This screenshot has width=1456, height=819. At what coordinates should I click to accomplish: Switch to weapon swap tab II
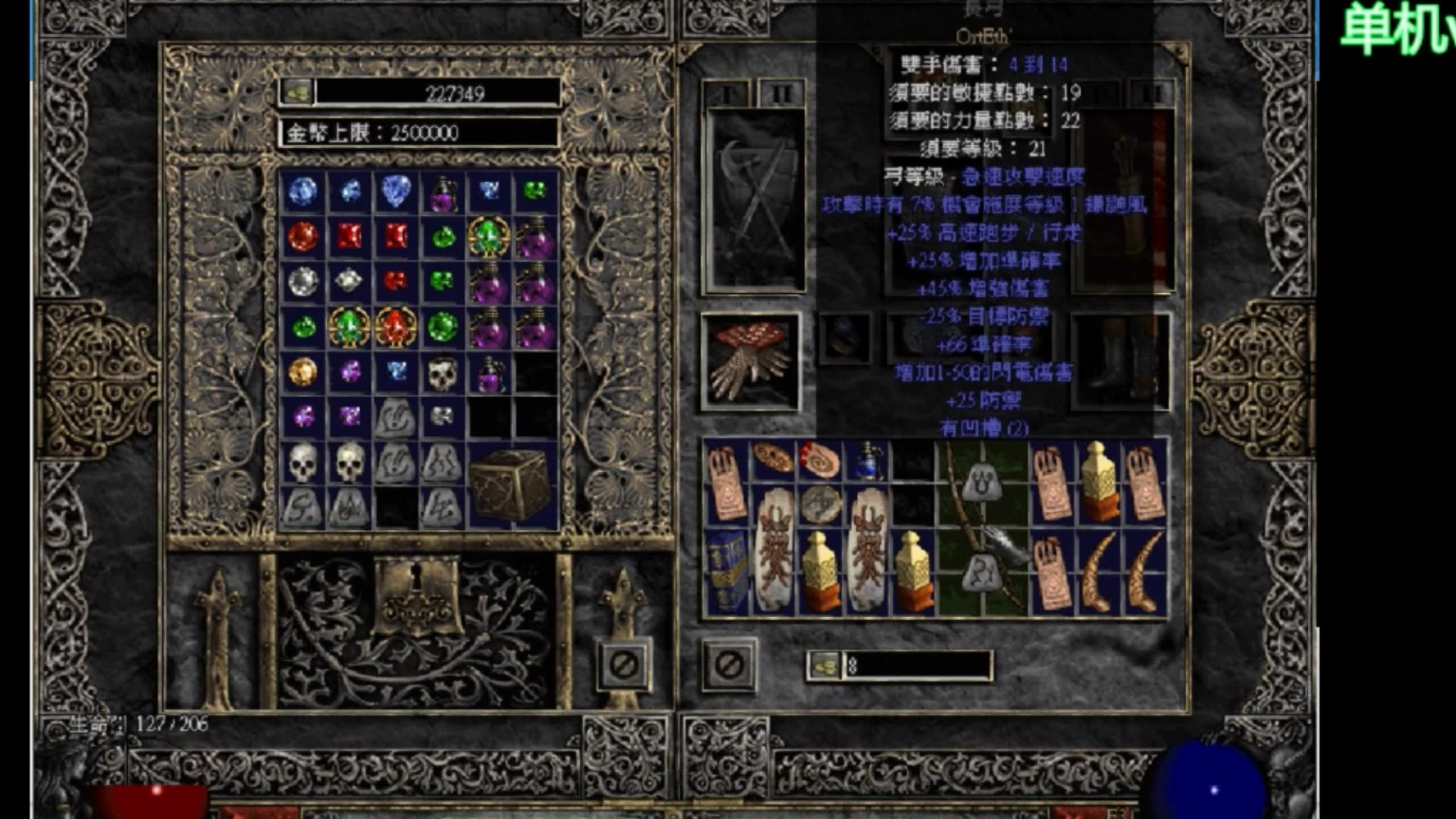(x=779, y=95)
